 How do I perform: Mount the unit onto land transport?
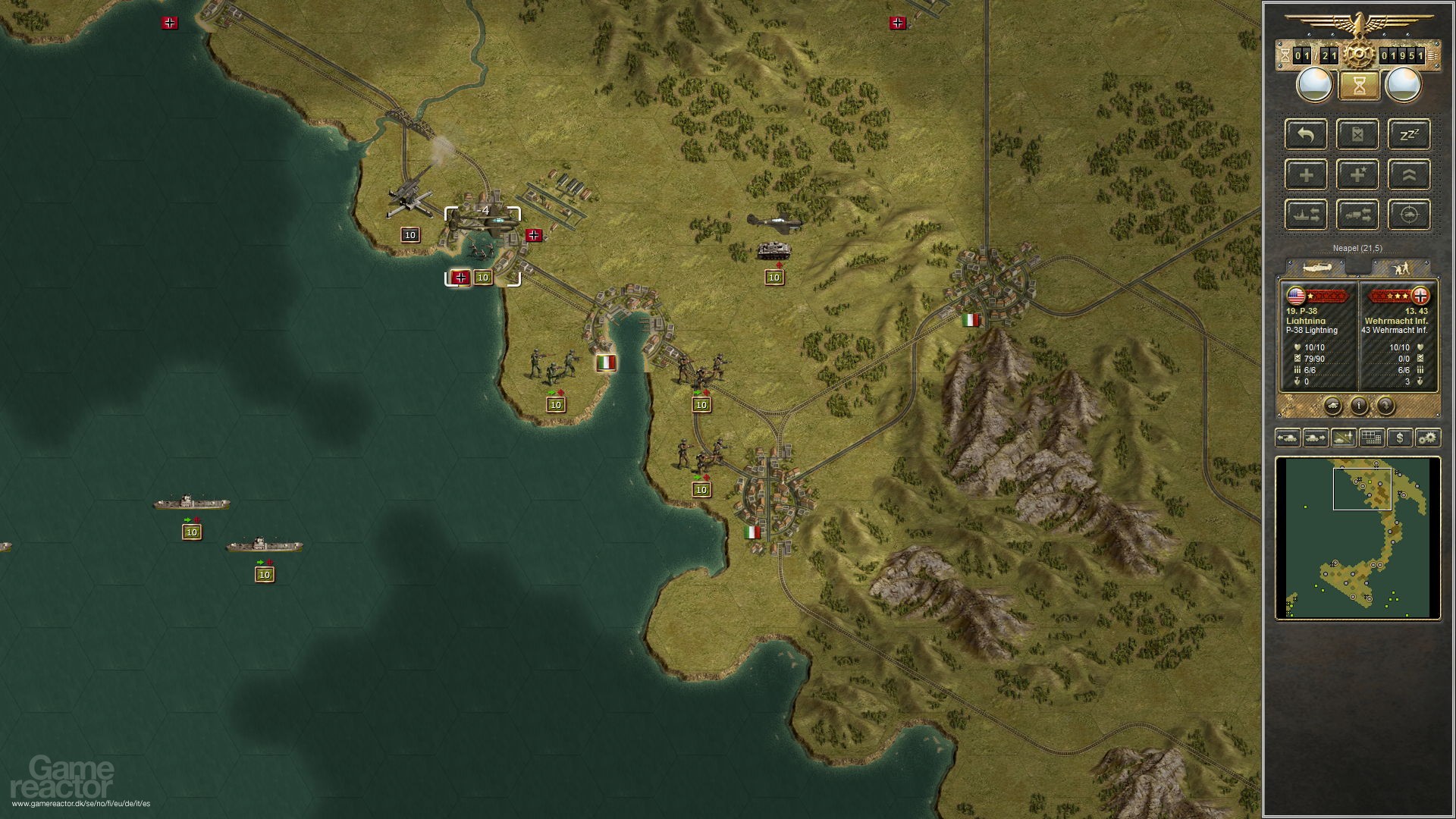coord(1359,215)
